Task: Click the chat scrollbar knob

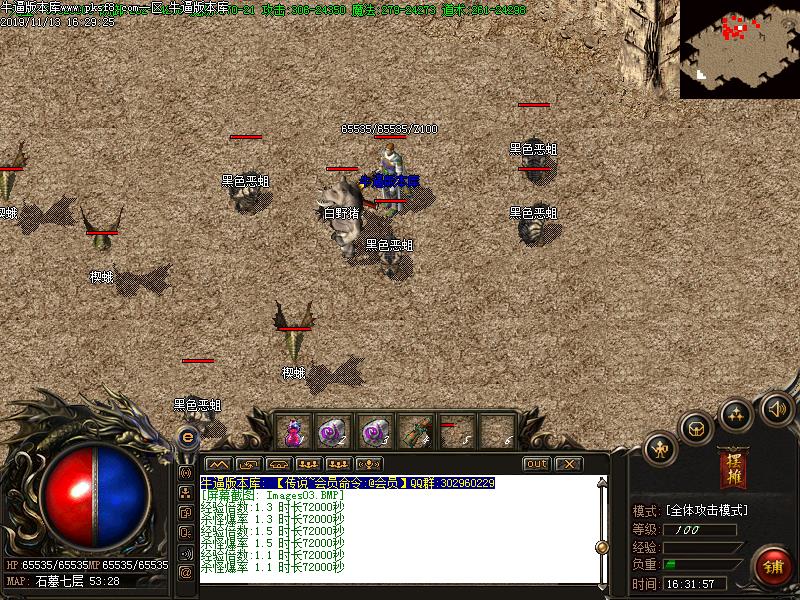Action: pos(602,547)
